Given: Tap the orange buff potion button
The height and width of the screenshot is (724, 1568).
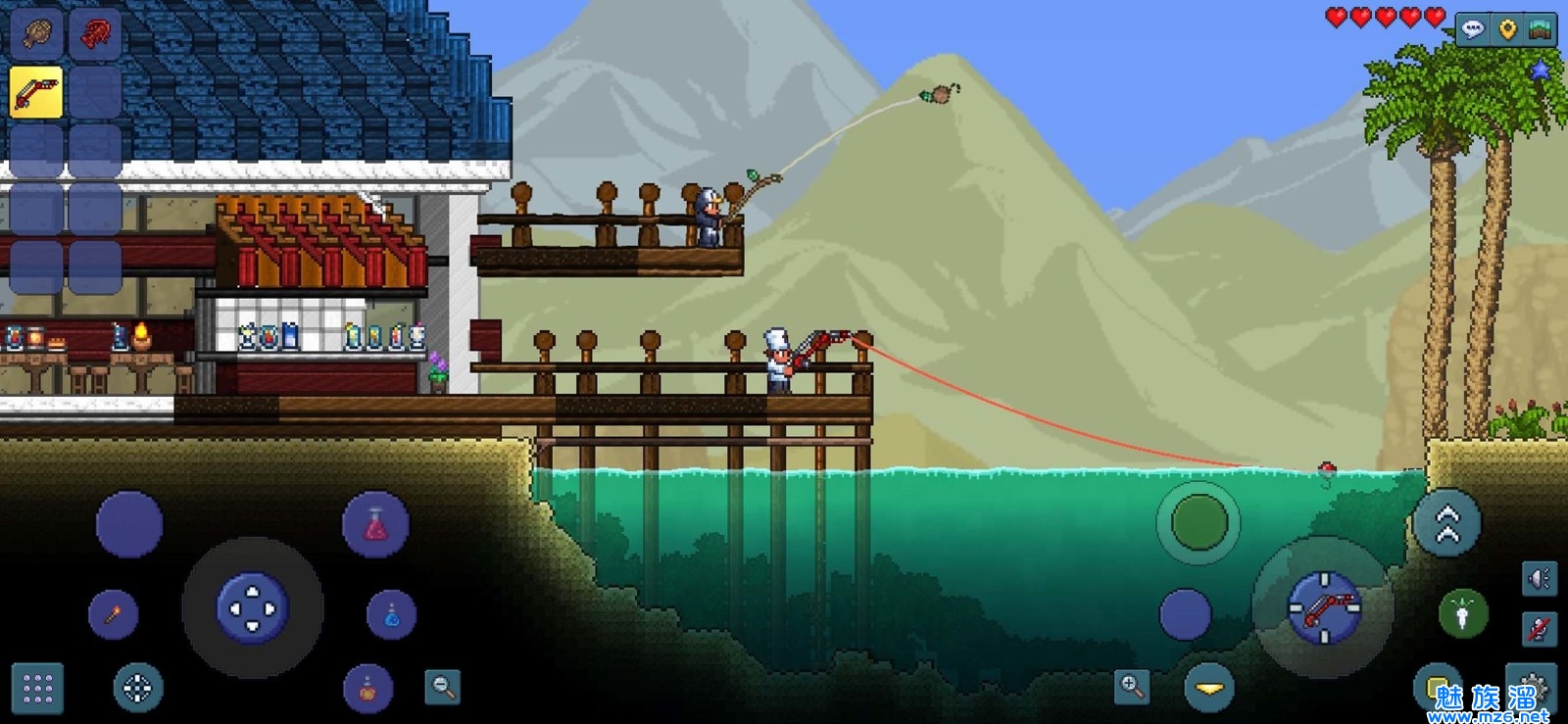Looking at the screenshot, I should pyautogui.click(x=367, y=689).
